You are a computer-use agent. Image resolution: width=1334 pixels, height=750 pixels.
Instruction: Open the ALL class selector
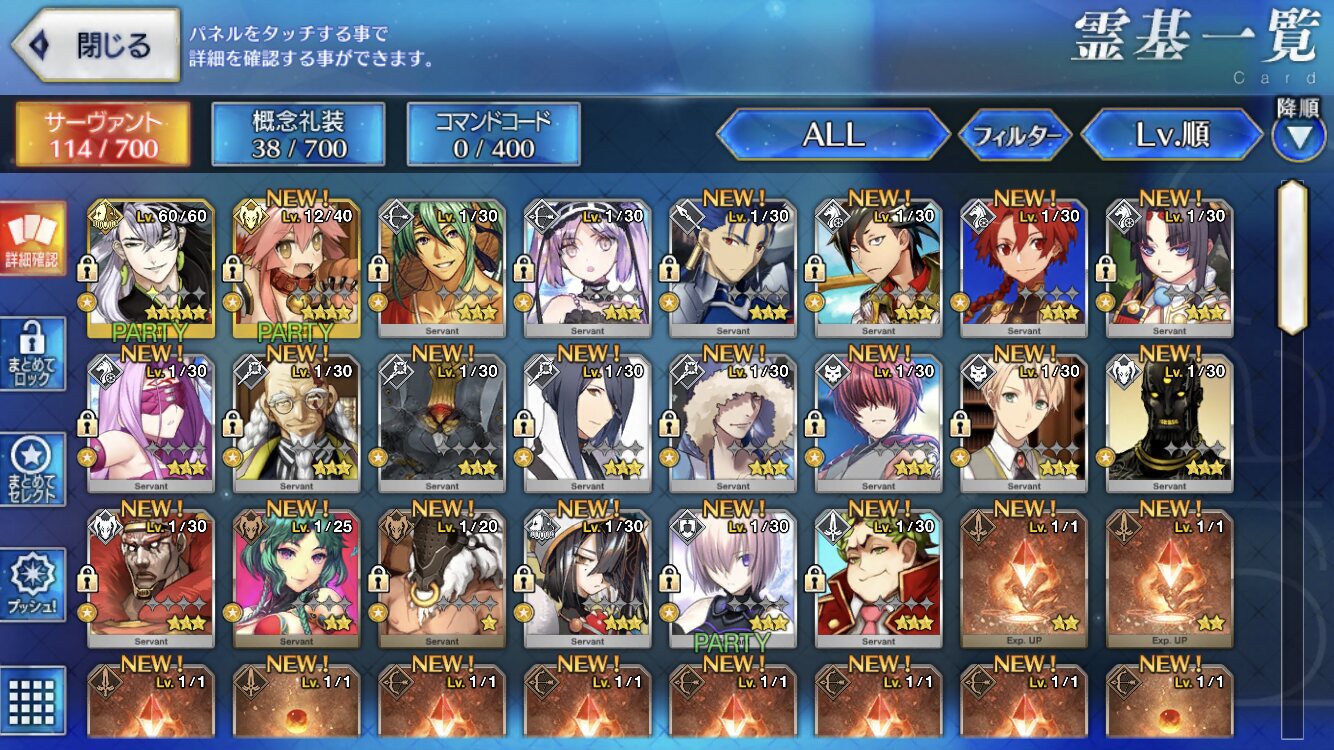click(833, 135)
